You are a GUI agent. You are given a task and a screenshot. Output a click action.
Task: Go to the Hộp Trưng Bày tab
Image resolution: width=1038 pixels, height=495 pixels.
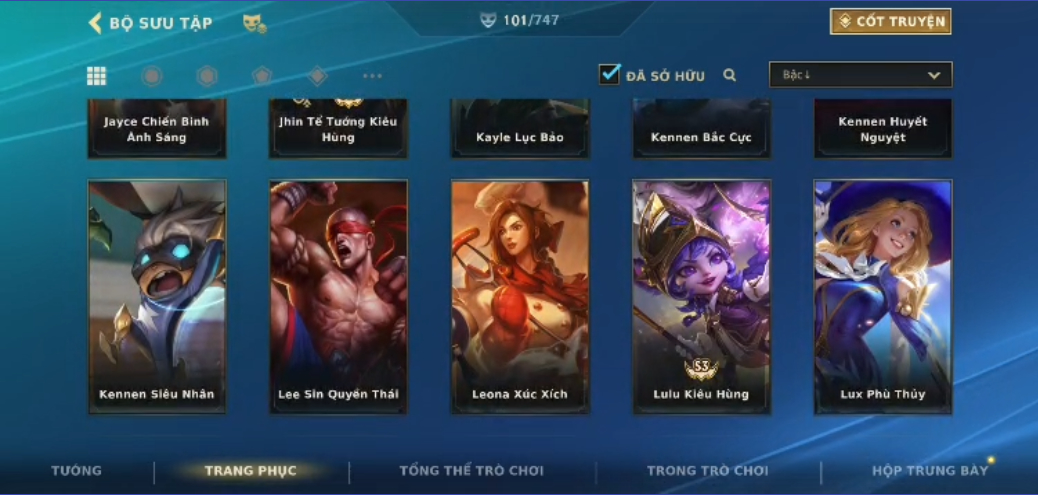[930, 470]
